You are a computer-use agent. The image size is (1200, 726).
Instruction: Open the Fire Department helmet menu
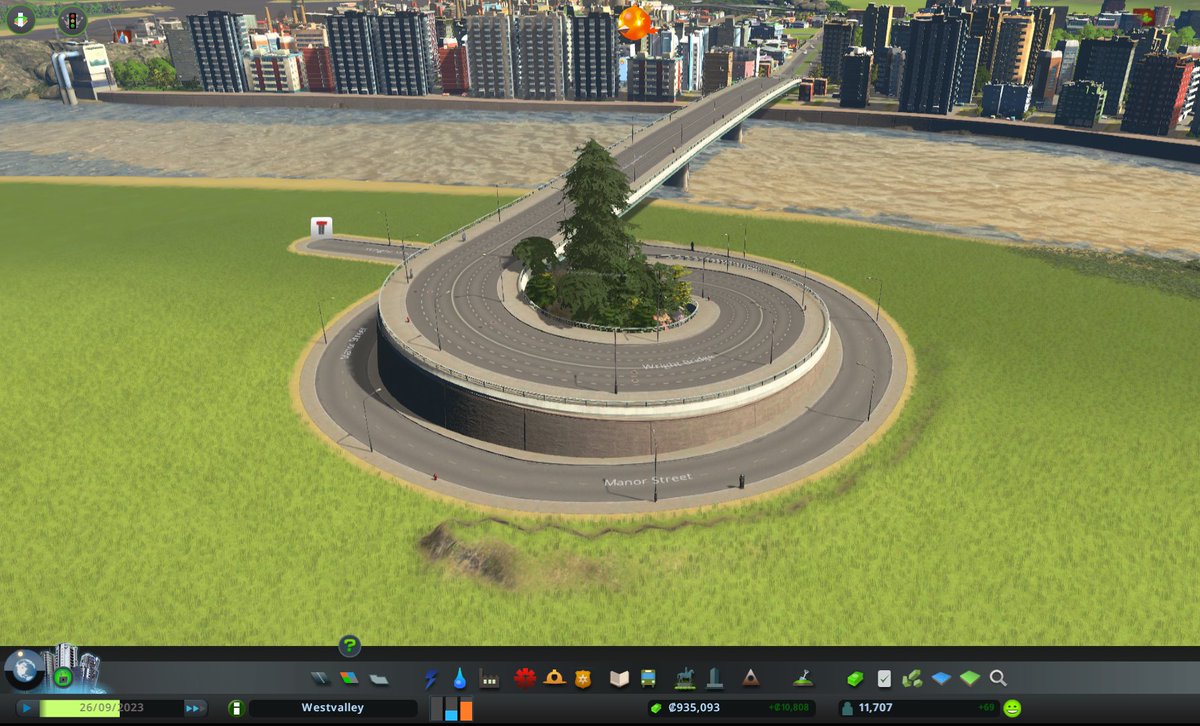pyautogui.click(x=554, y=678)
